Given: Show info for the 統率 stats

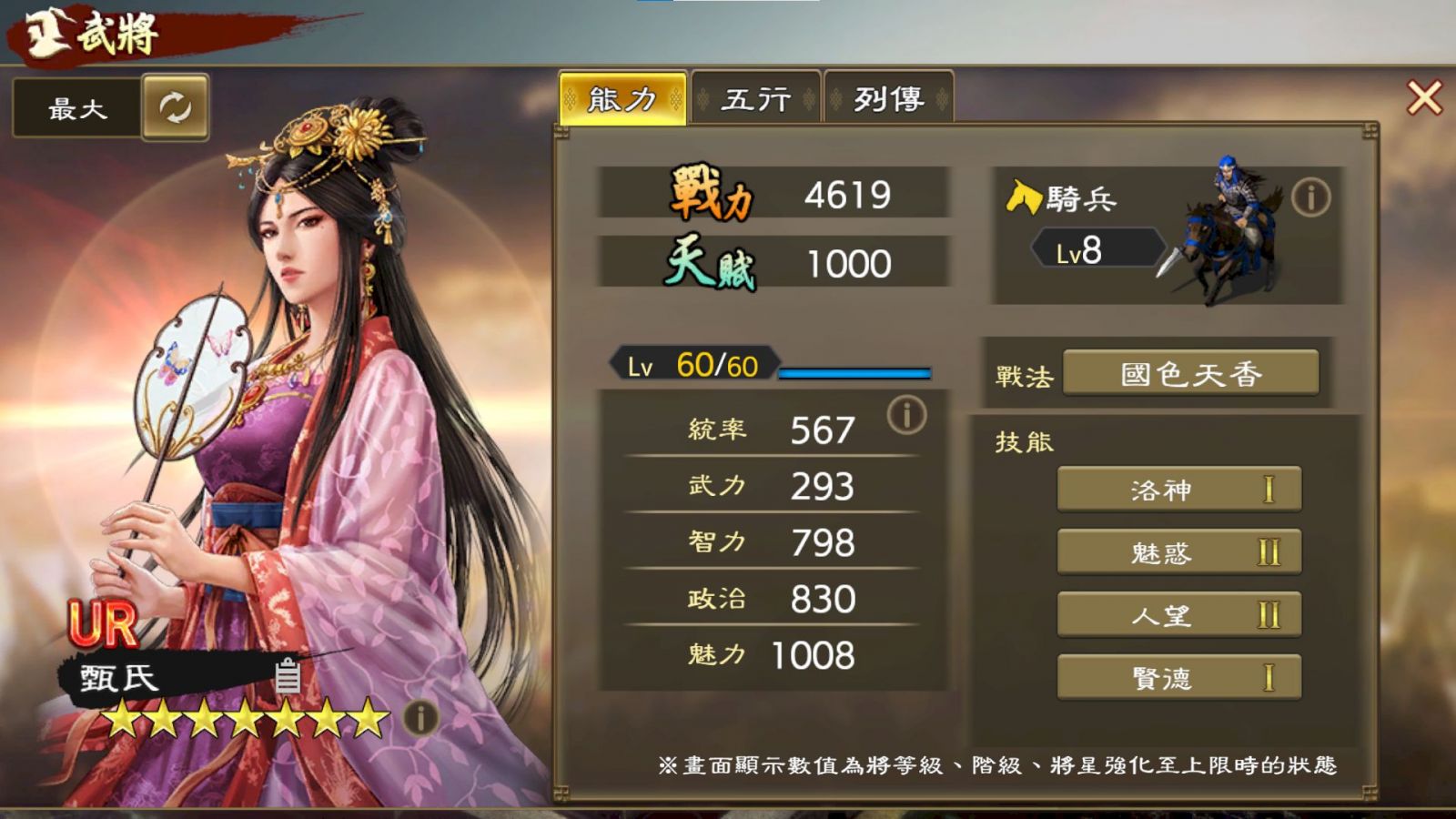Looking at the screenshot, I should [x=906, y=415].
